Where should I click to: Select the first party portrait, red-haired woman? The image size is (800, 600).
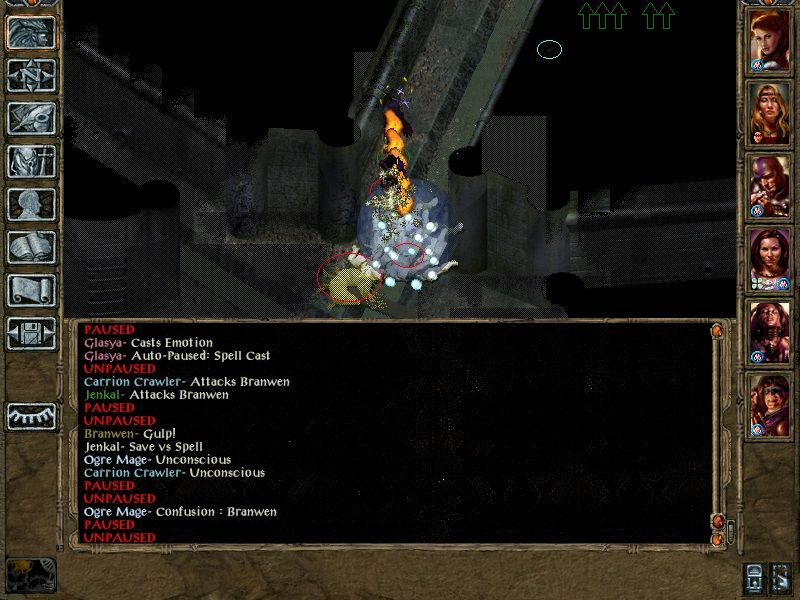coord(770,41)
